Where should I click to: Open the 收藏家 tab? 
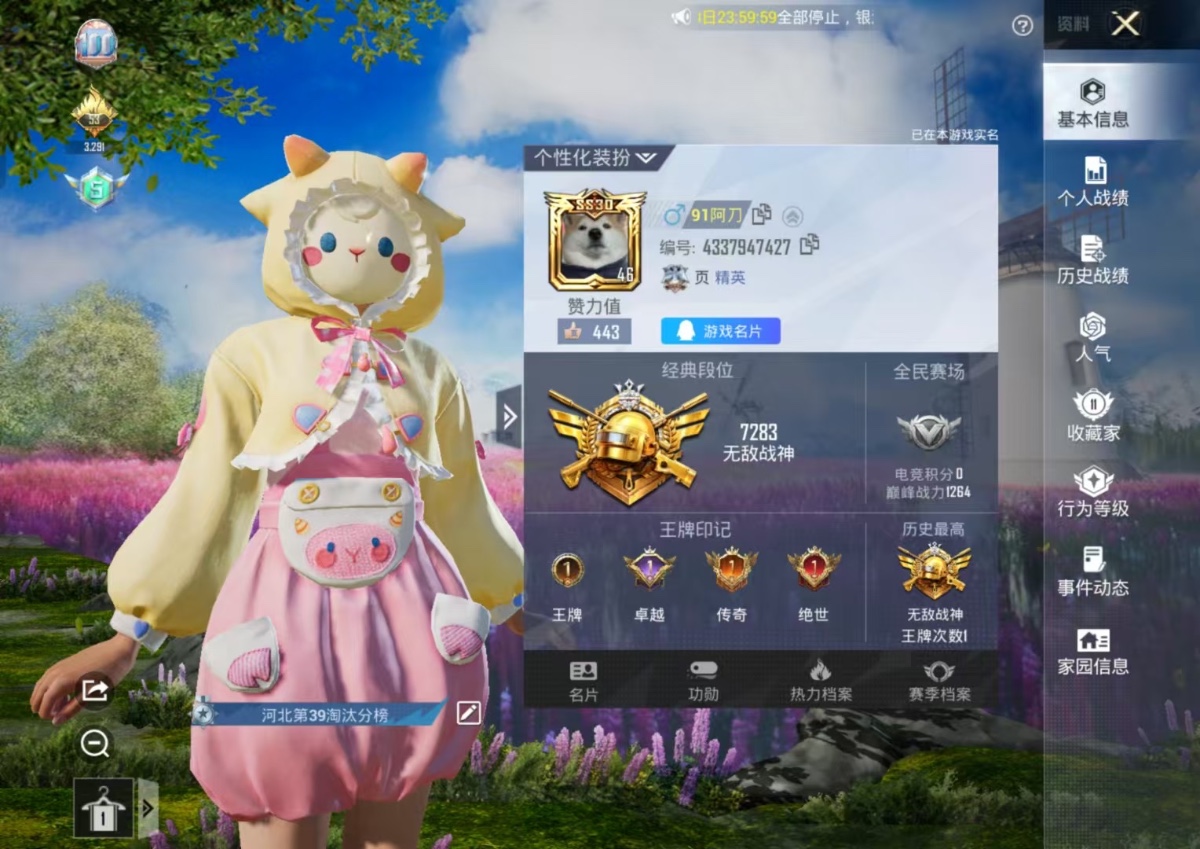pyautogui.click(x=1093, y=415)
